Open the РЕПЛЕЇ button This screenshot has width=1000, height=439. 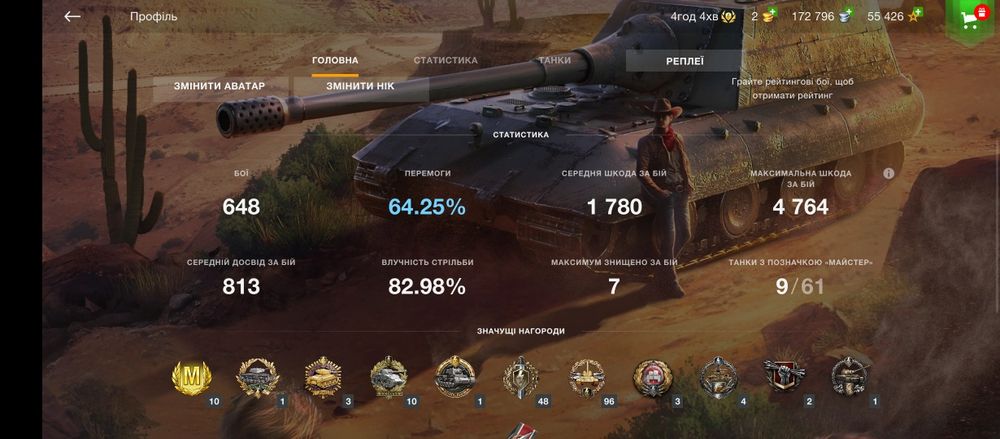coord(684,62)
